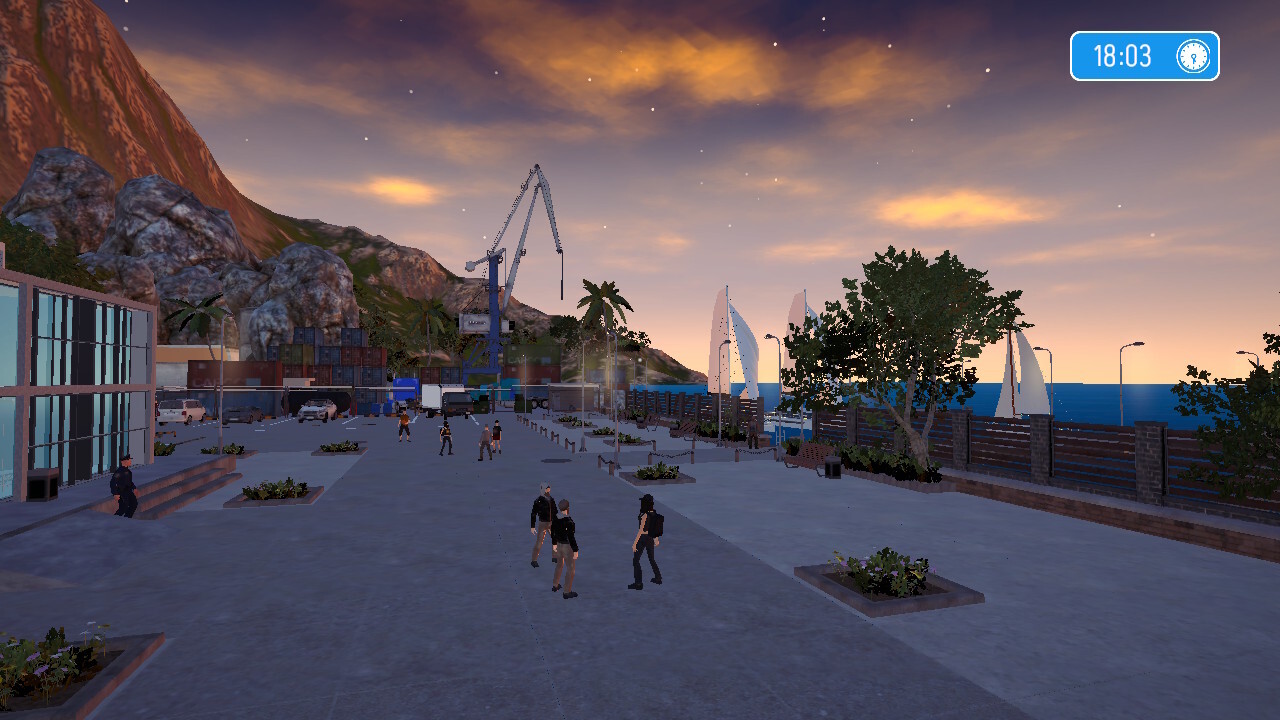Click the NPC in the orange shirt
1280x720 pixels.
pos(405,425)
